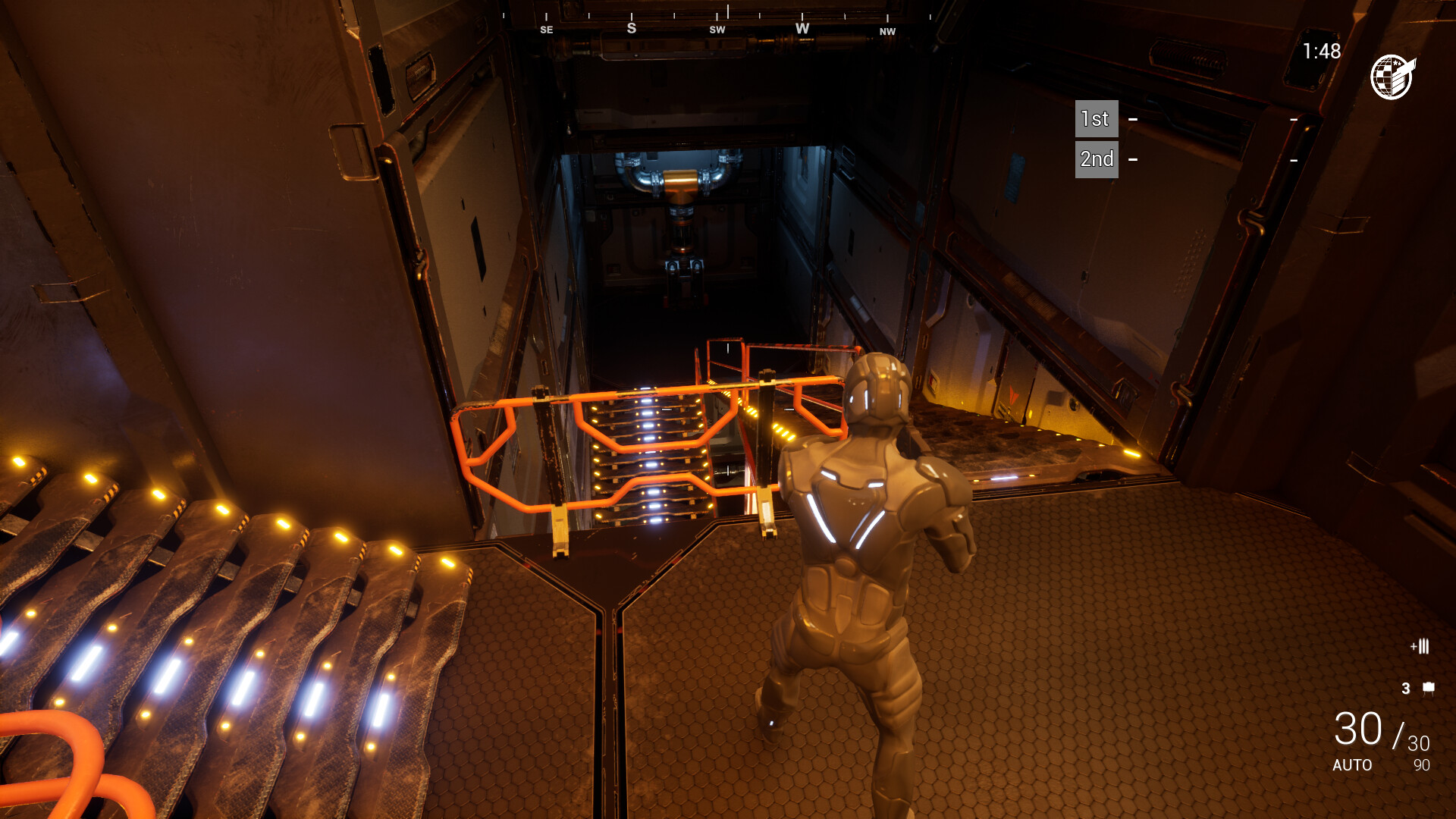Click the dash next to the 1st label
This screenshot has width=1456, height=819.
[x=1132, y=120]
